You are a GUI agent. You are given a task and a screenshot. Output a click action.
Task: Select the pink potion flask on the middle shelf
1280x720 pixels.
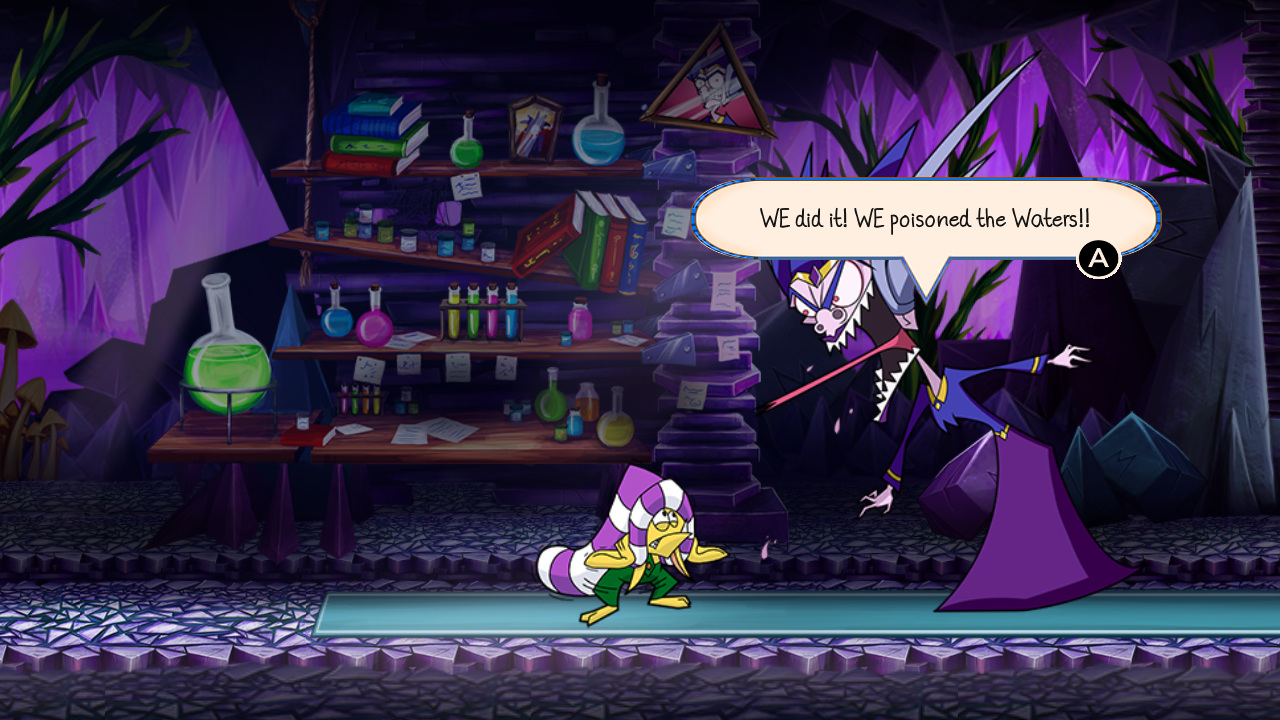(x=376, y=326)
